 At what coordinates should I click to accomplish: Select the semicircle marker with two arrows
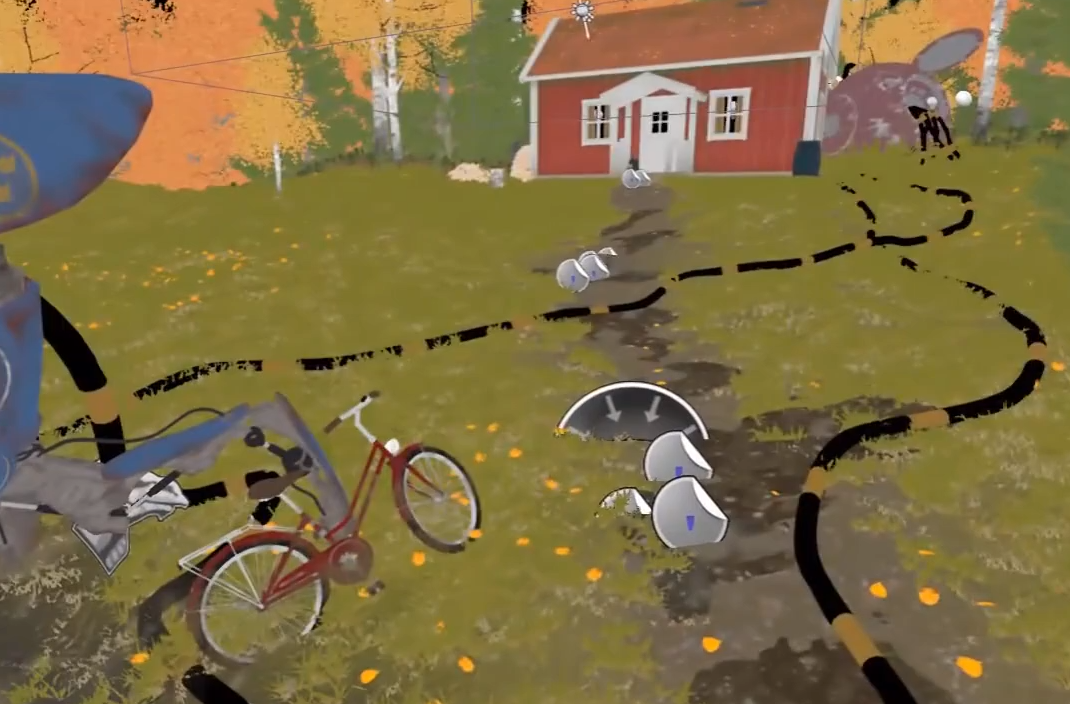click(x=631, y=412)
